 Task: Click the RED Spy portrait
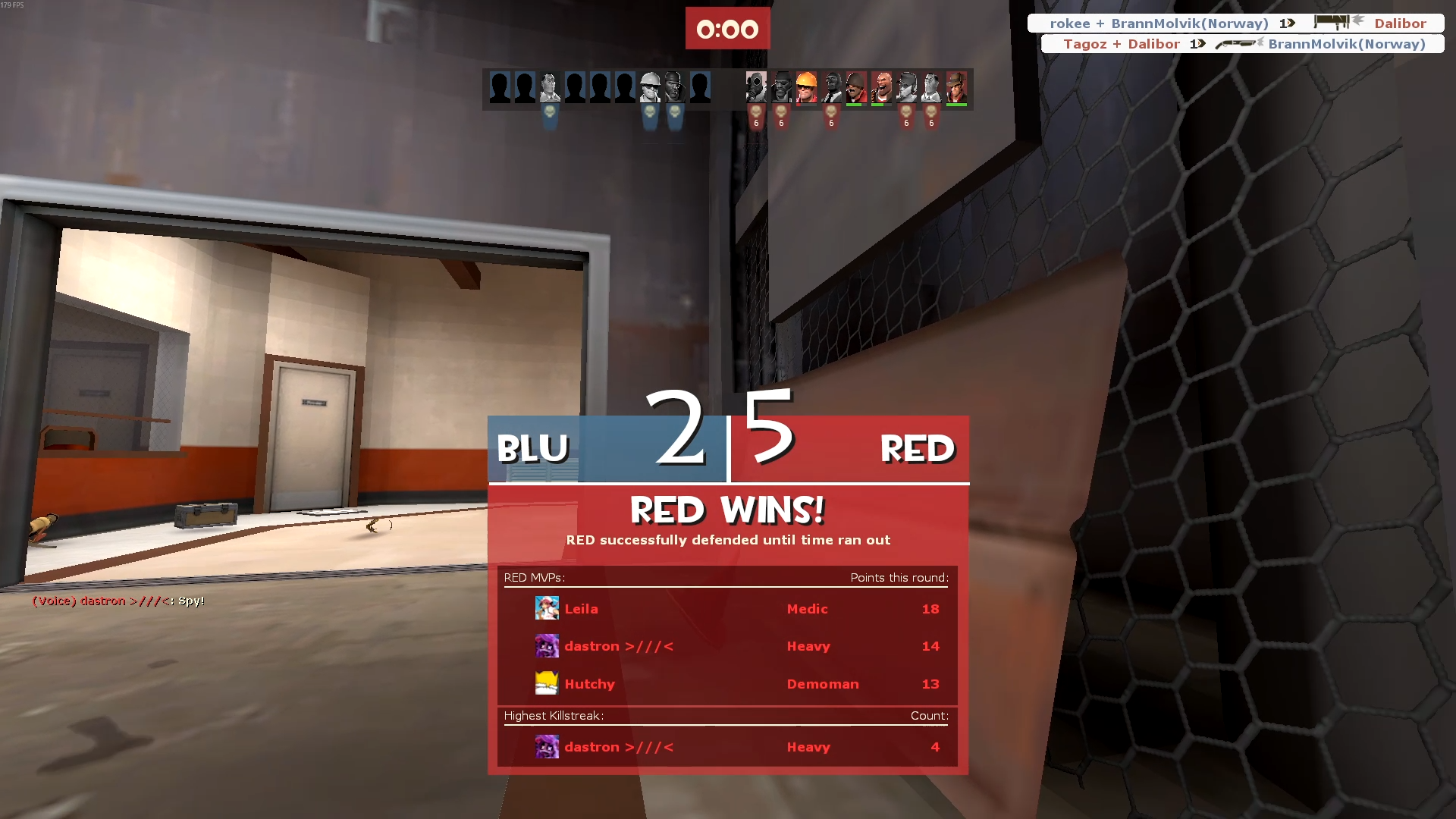(831, 87)
